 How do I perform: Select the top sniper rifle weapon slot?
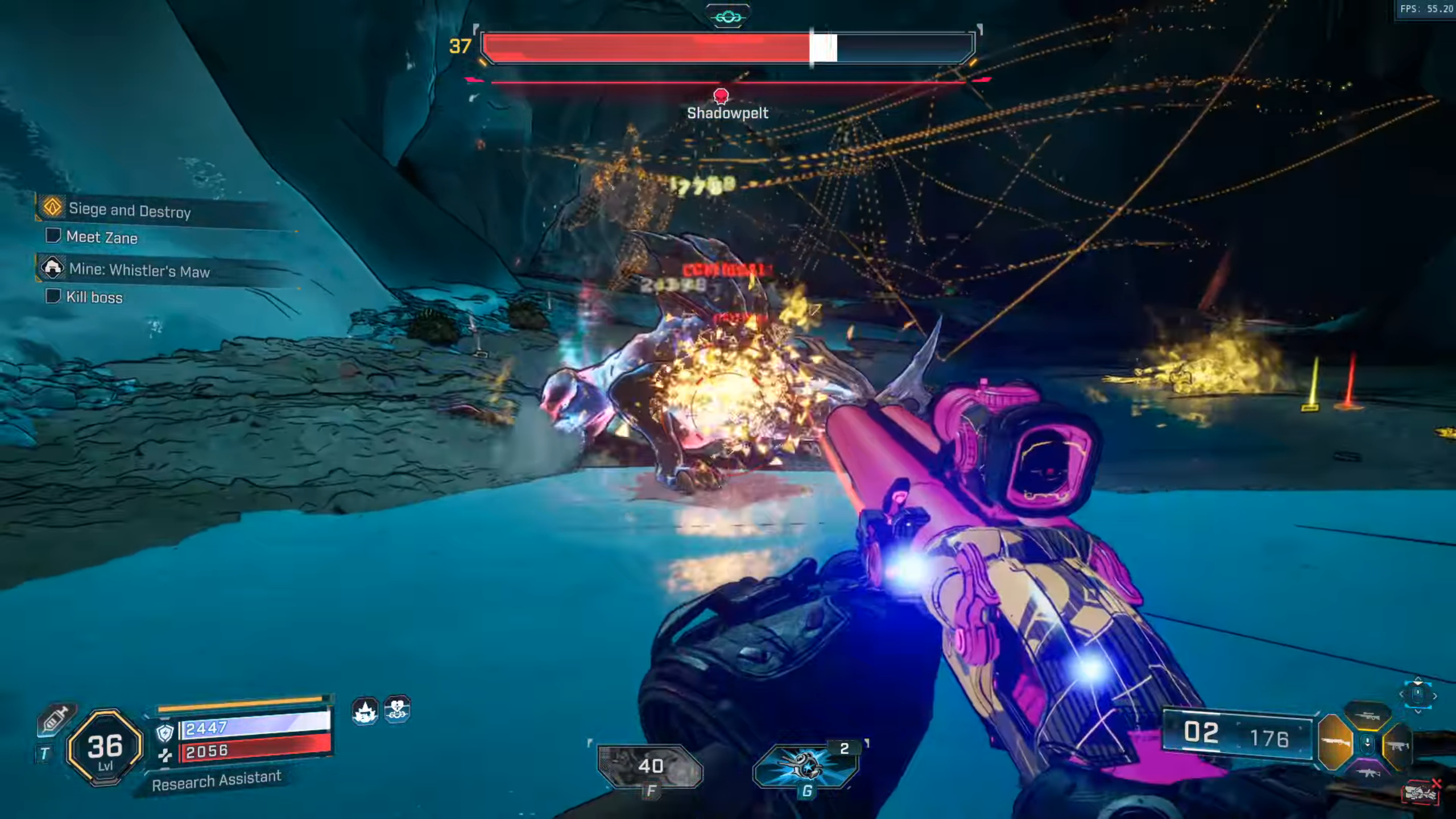click(1367, 717)
